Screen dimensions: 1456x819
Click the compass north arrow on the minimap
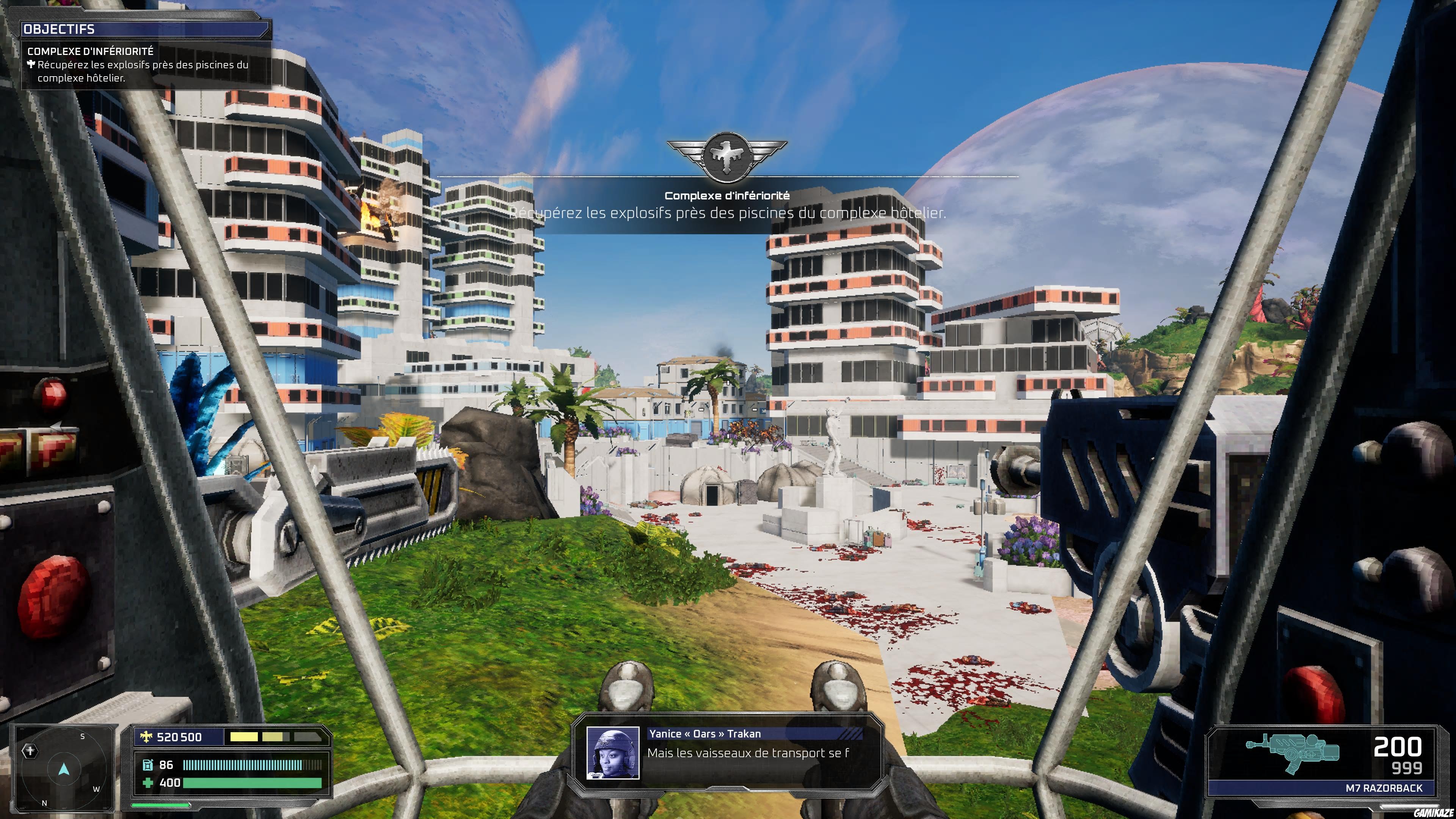pyautogui.click(x=64, y=769)
